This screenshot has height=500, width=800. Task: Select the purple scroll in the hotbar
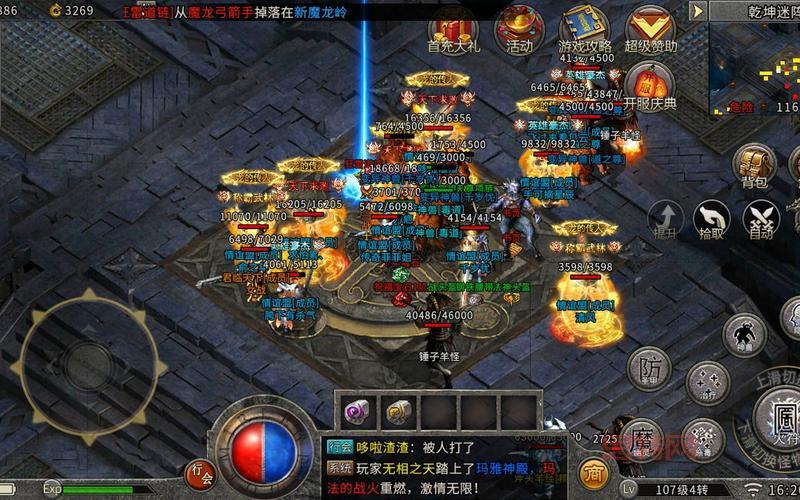356,411
